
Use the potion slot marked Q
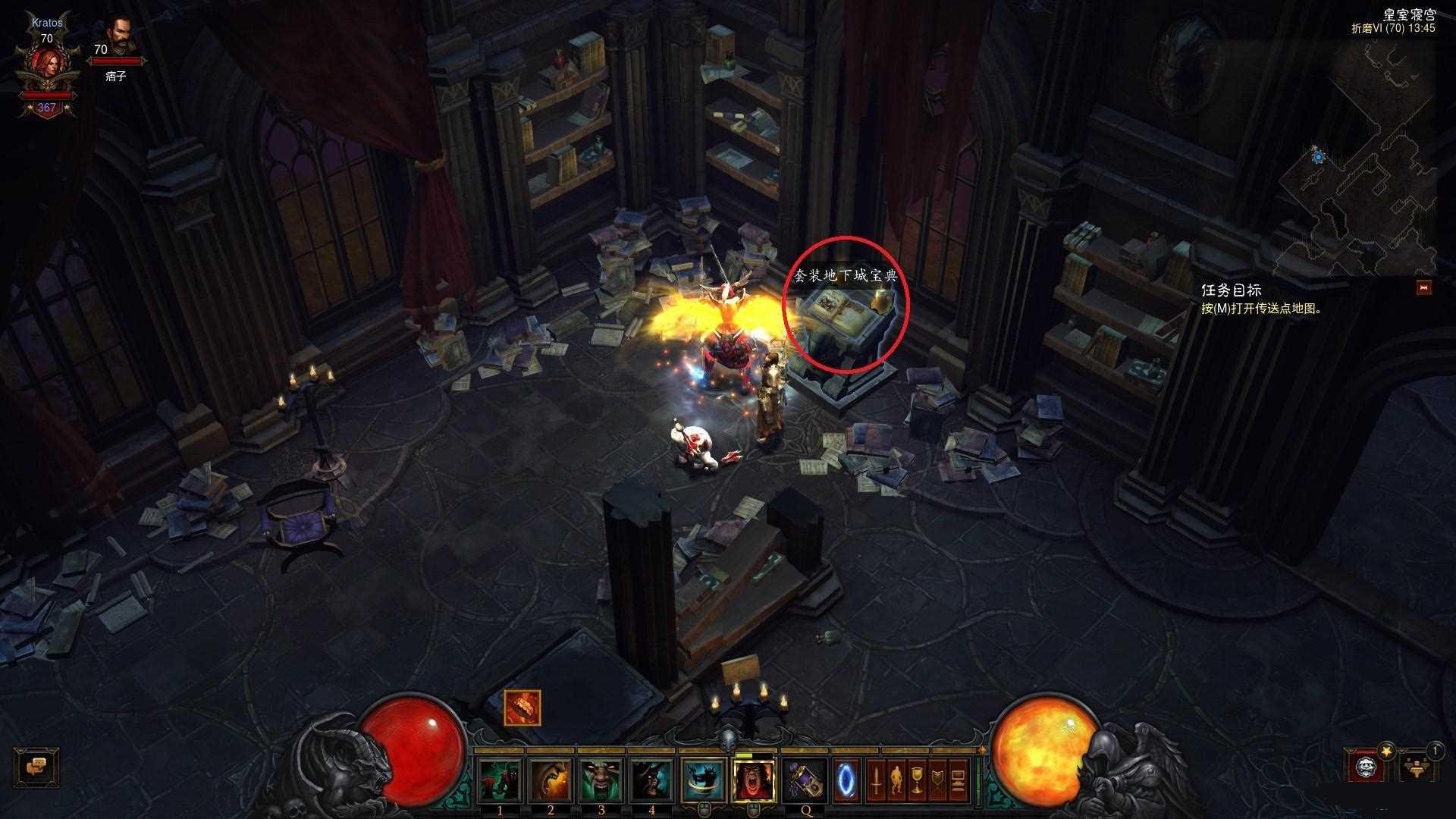pyautogui.click(x=805, y=780)
